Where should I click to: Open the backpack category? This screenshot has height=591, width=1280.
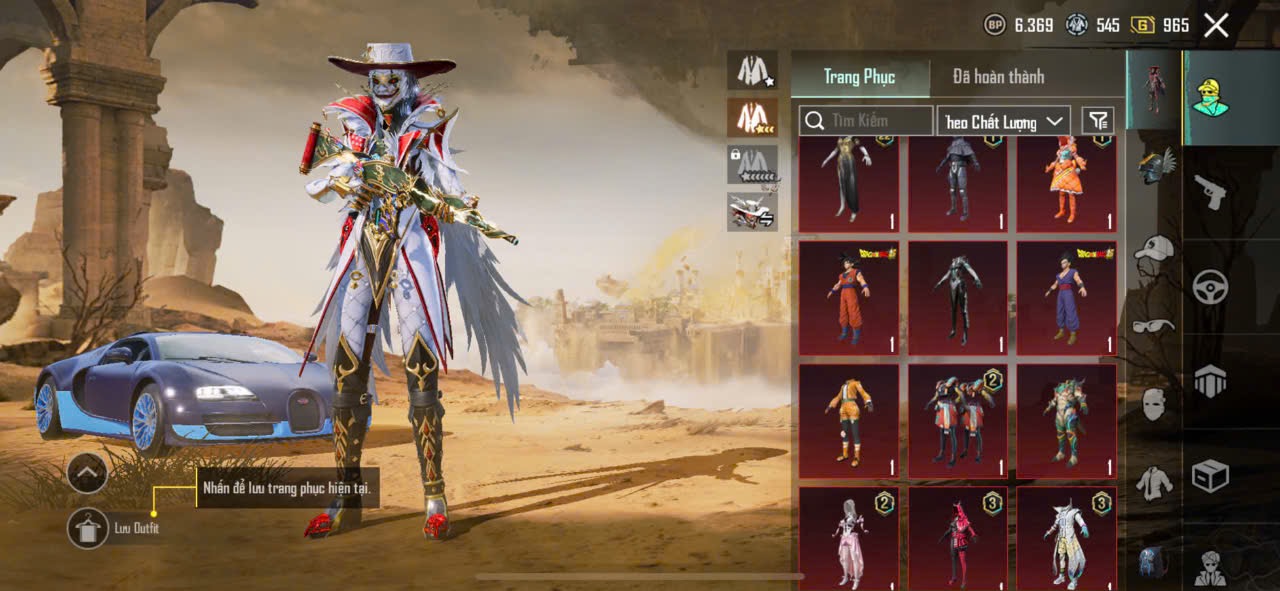click(1152, 562)
